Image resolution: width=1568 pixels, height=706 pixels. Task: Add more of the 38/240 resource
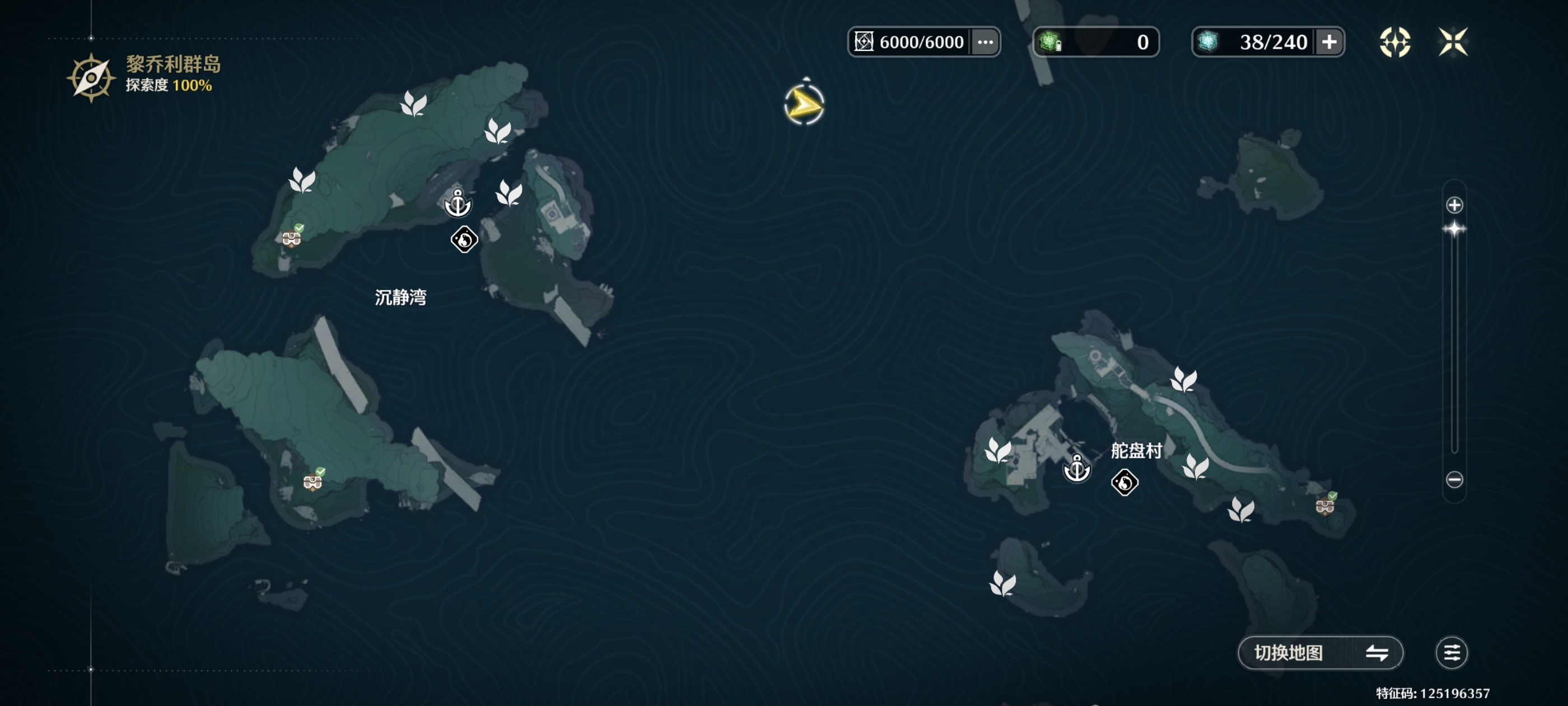(x=1329, y=42)
